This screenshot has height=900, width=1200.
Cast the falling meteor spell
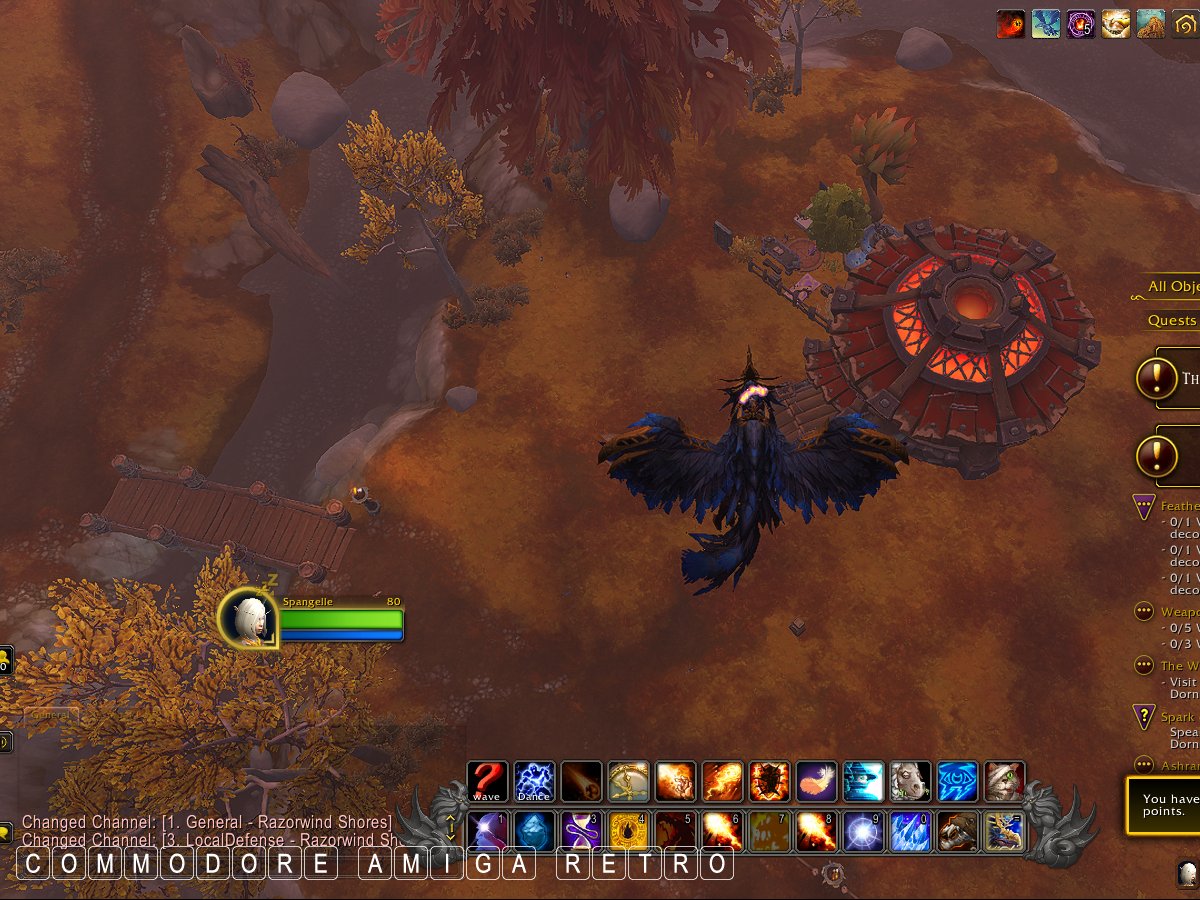(581, 781)
